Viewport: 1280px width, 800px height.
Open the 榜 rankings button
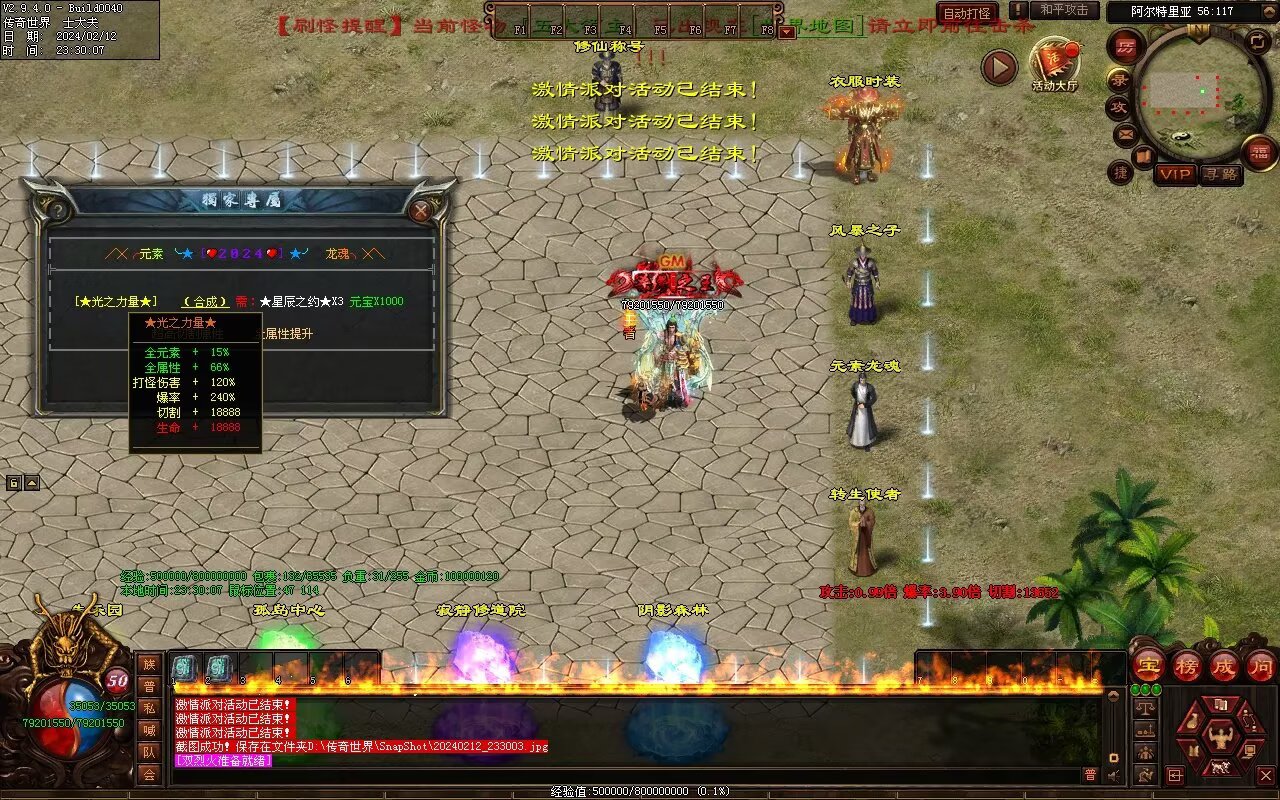pos(1187,665)
